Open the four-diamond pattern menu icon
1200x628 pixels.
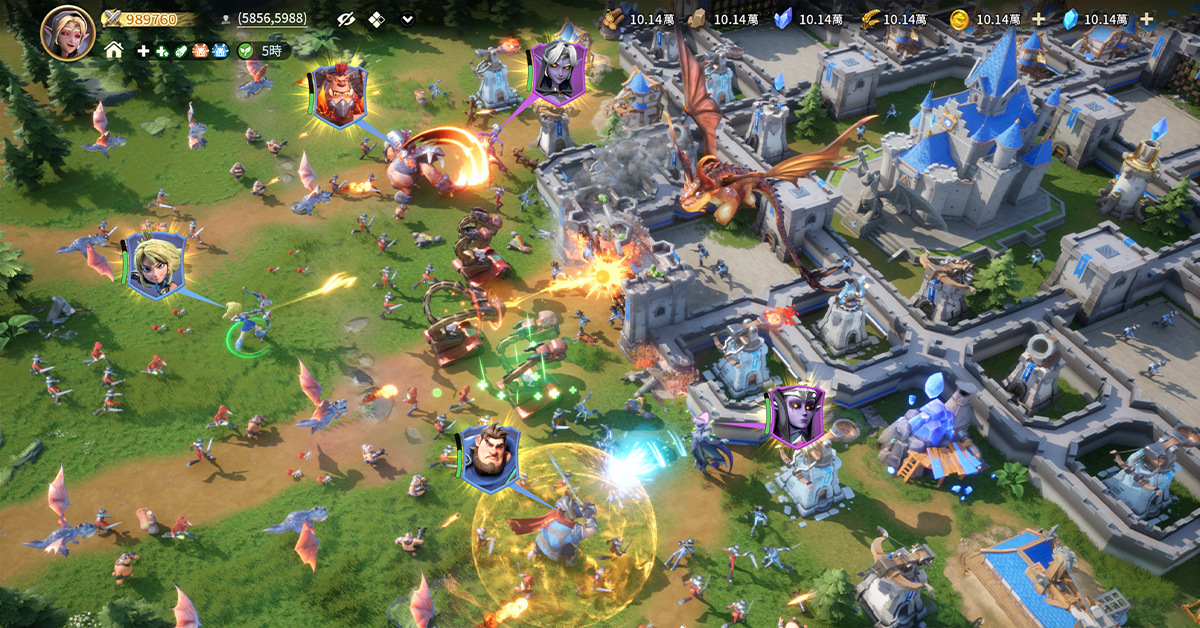(x=376, y=19)
